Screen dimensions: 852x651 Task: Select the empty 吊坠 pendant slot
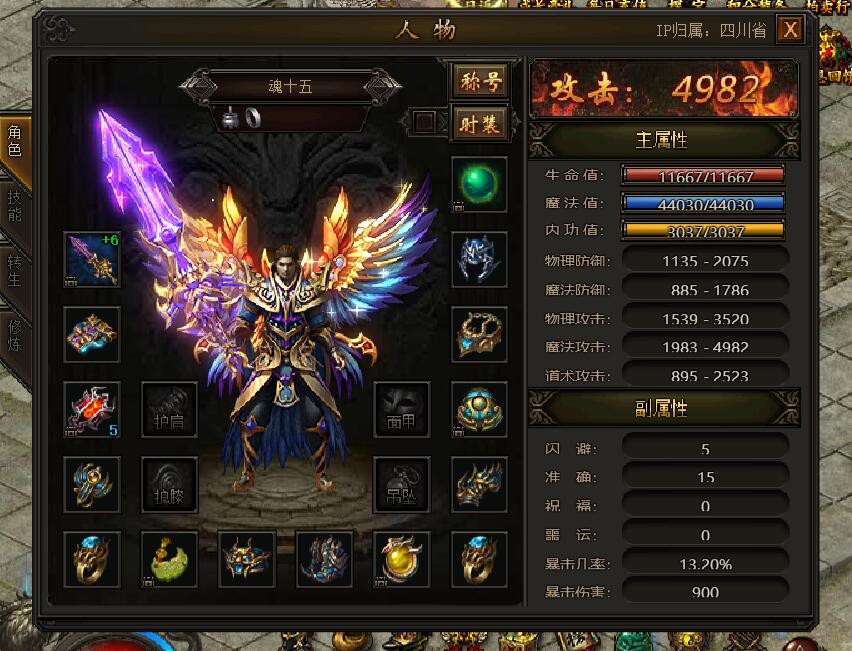point(402,484)
